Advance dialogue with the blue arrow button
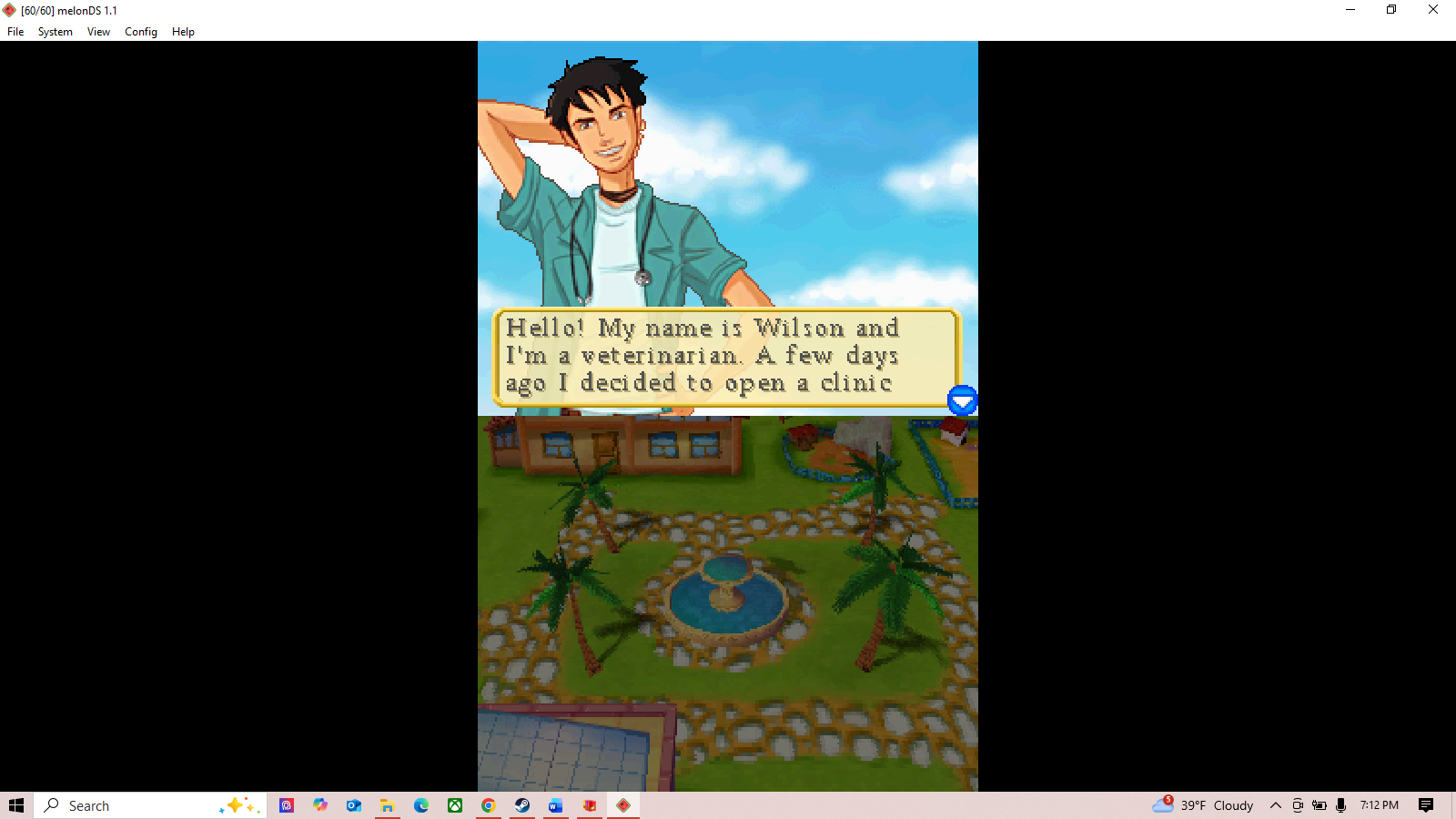This screenshot has height=819, width=1456. coord(962,400)
